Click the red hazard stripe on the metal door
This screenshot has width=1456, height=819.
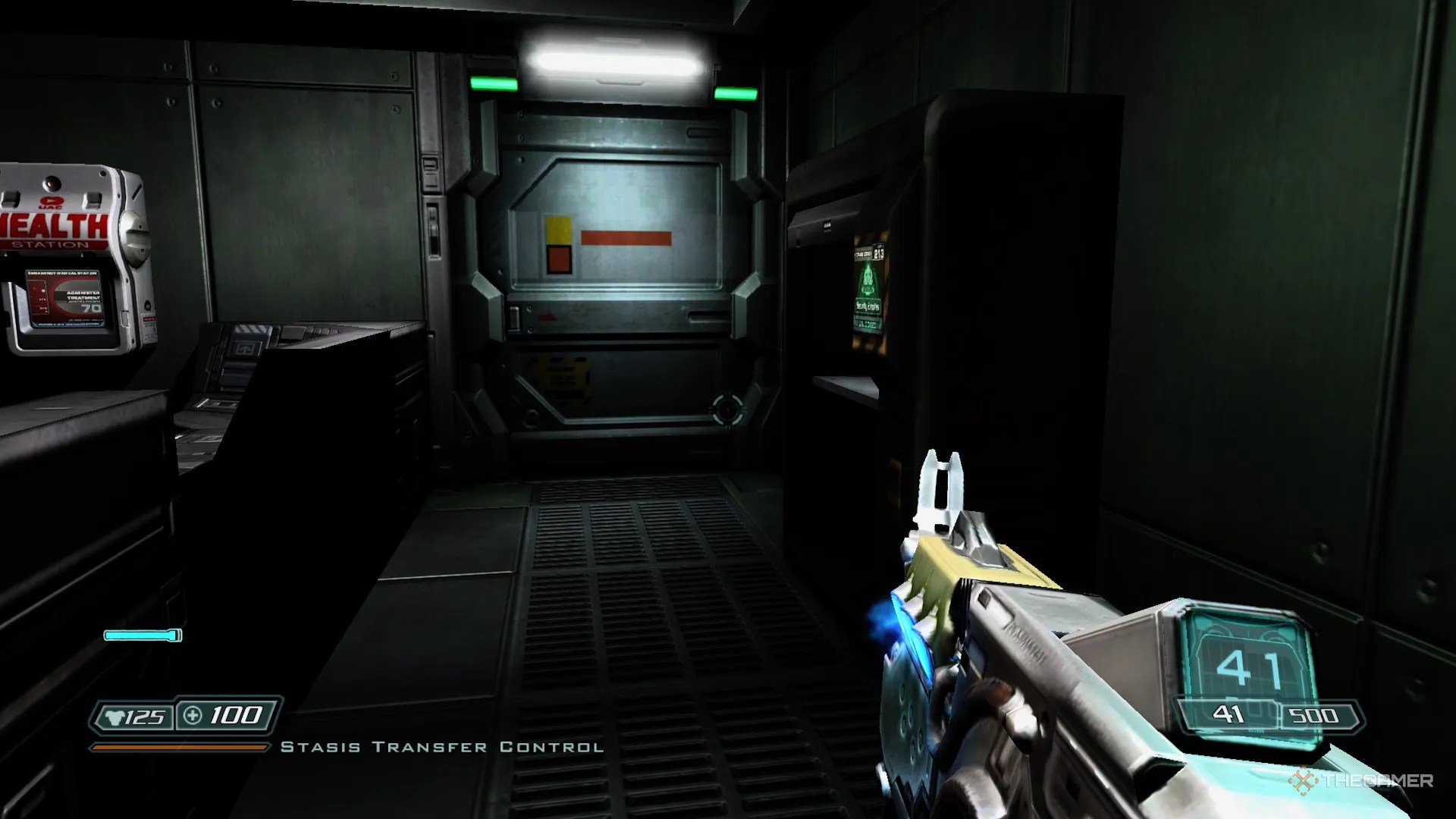click(x=626, y=237)
